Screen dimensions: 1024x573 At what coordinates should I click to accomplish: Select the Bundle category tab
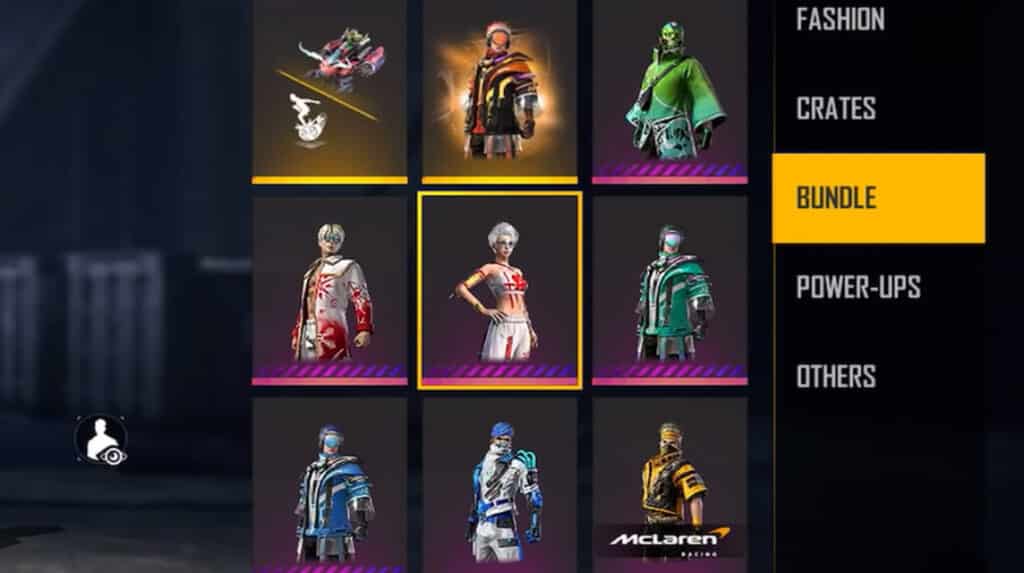click(x=878, y=197)
